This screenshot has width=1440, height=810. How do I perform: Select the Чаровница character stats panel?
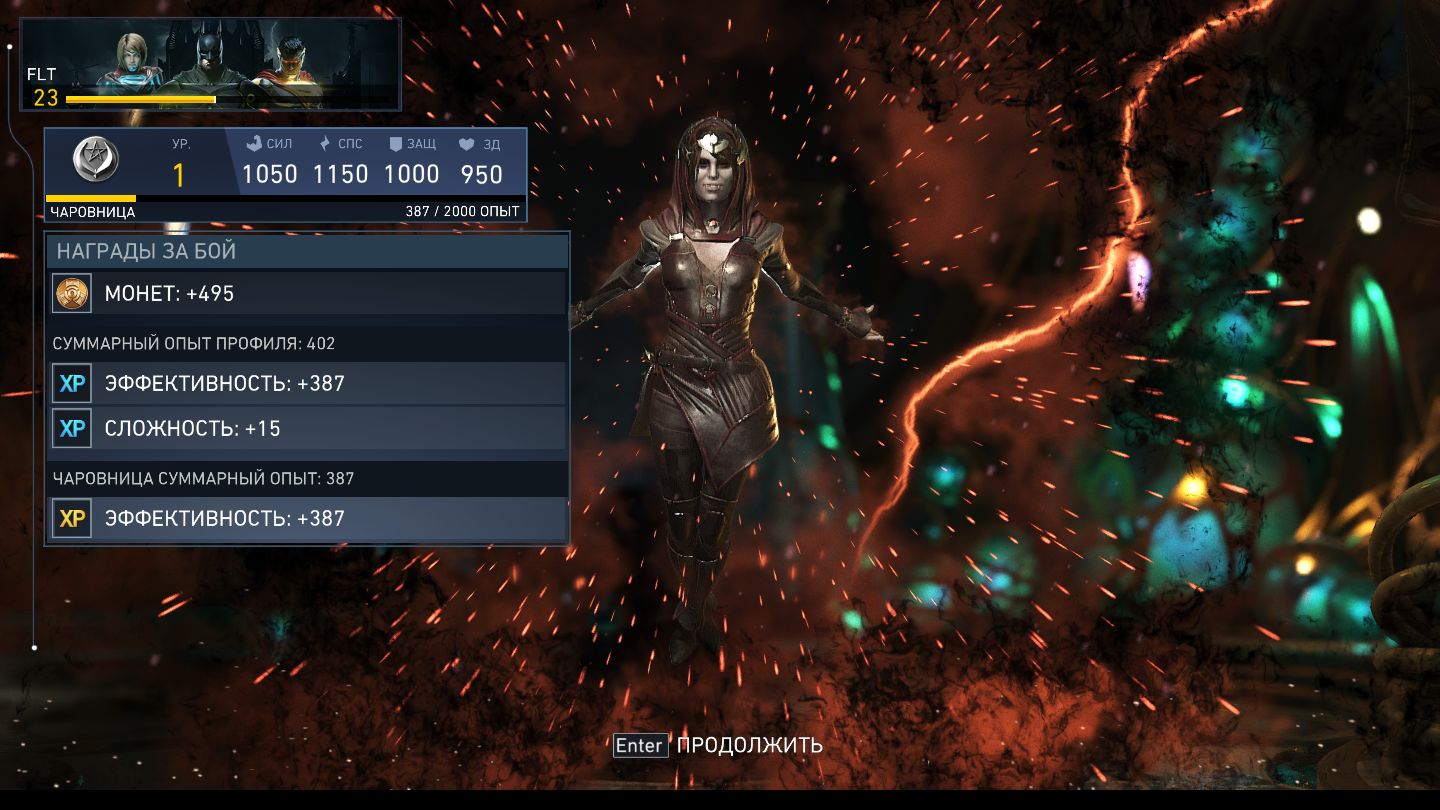[285, 174]
